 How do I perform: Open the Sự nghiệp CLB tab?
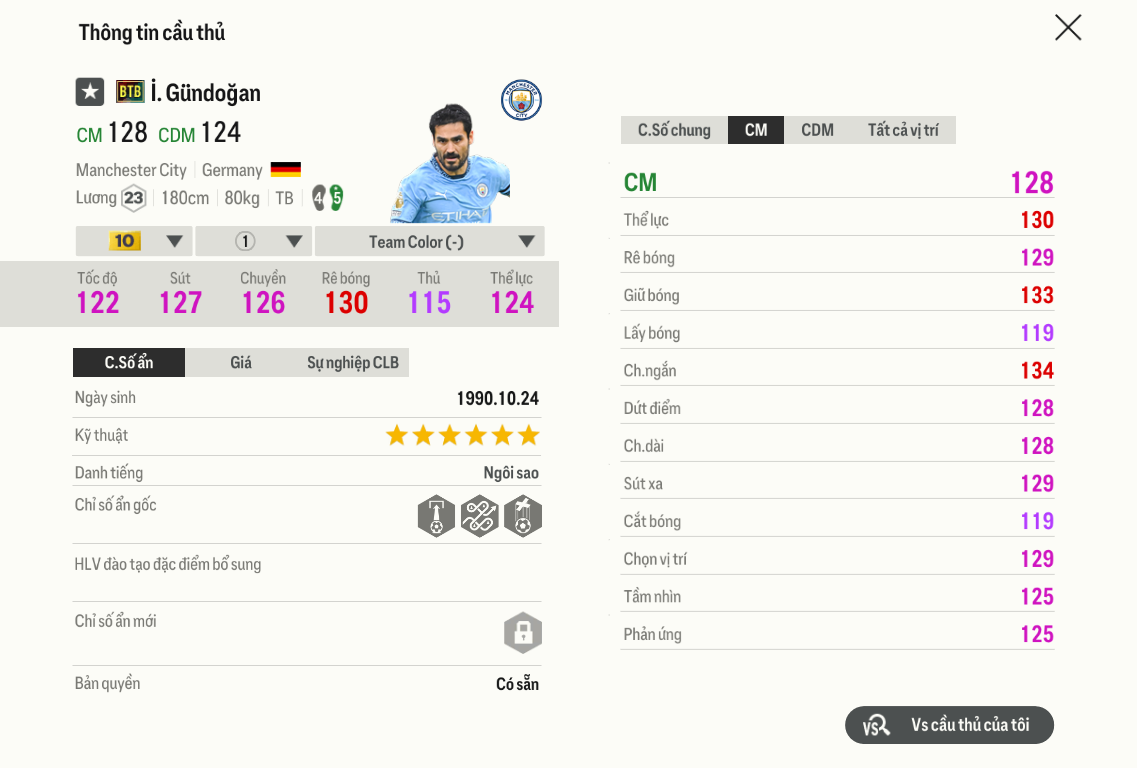tap(352, 362)
